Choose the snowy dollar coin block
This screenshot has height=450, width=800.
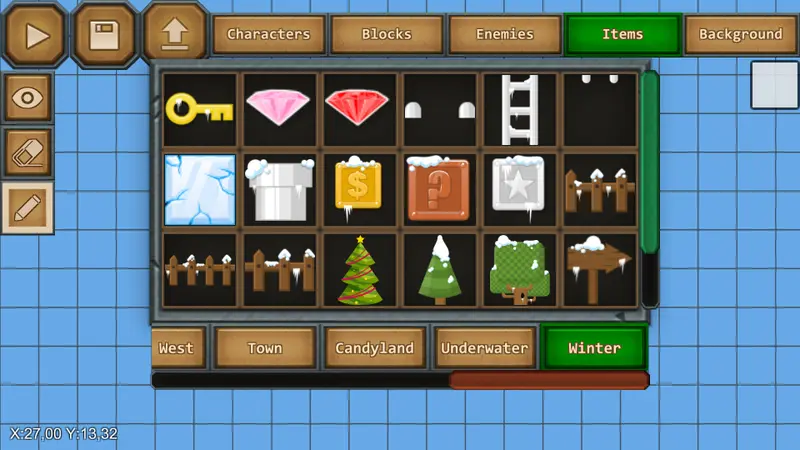click(360, 189)
